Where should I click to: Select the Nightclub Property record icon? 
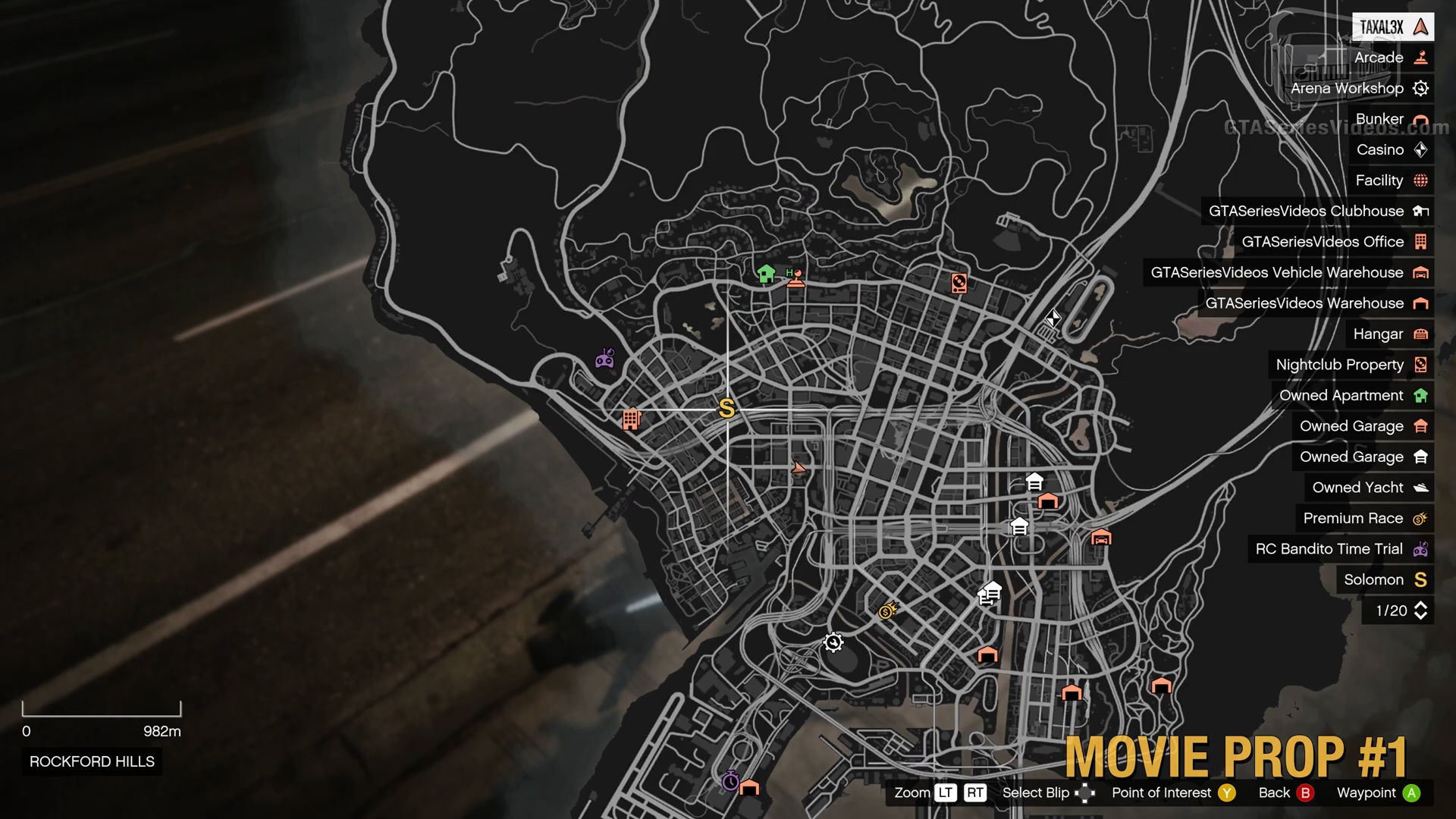(x=1421, y=365)
